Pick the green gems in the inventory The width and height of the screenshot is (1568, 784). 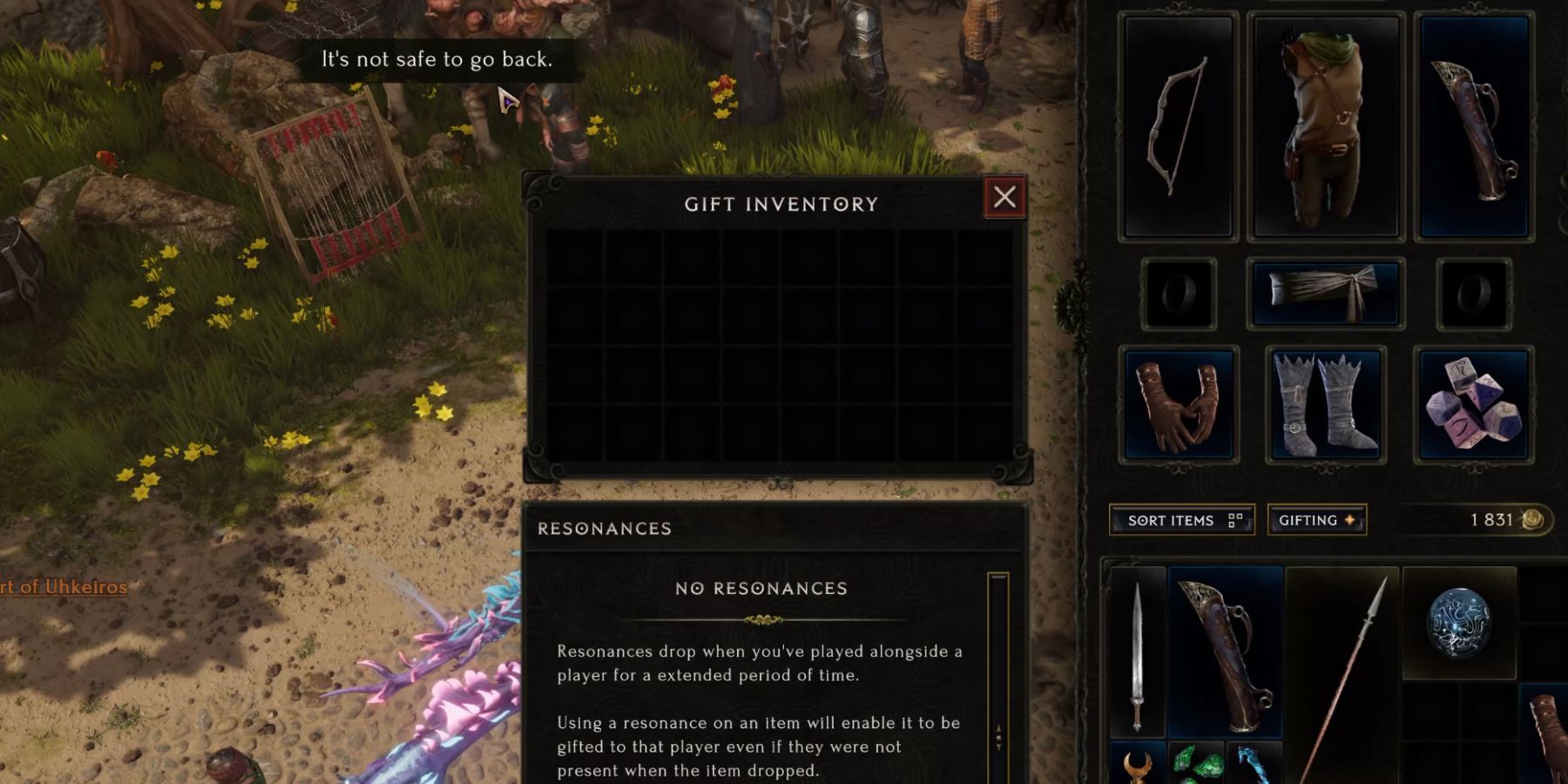(1196, 763)
